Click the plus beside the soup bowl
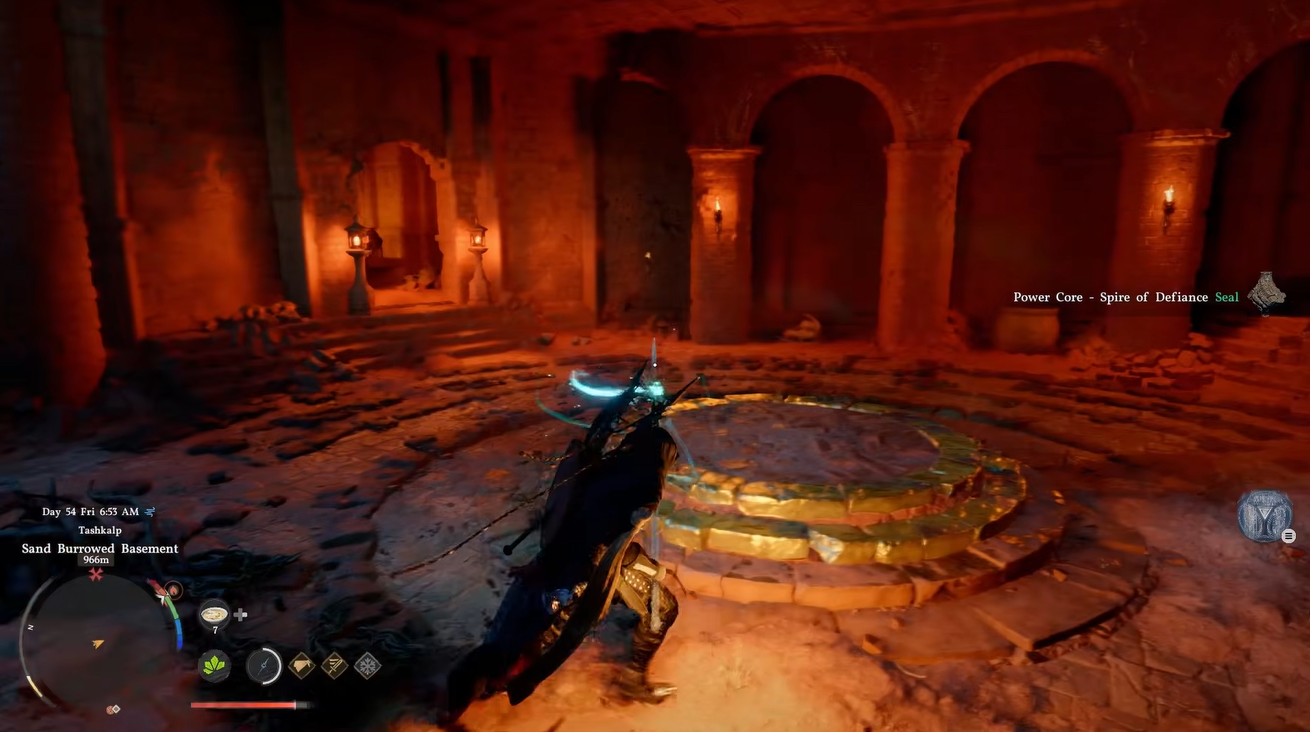Screen dimensions: 1310x732 240,615
